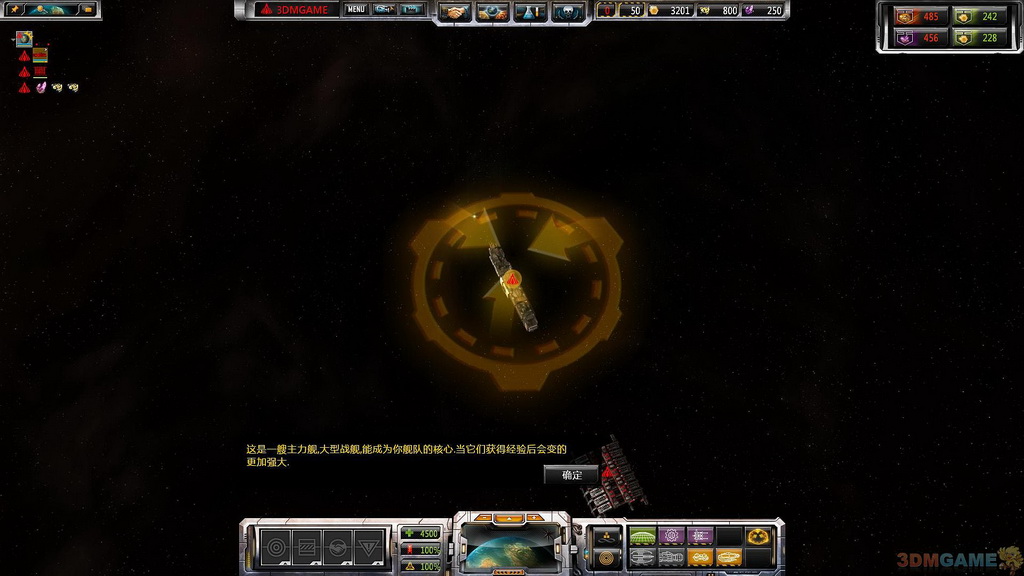The image size is (1024, 576).
Task: Open the MENU button
Action: pos(355,10)
